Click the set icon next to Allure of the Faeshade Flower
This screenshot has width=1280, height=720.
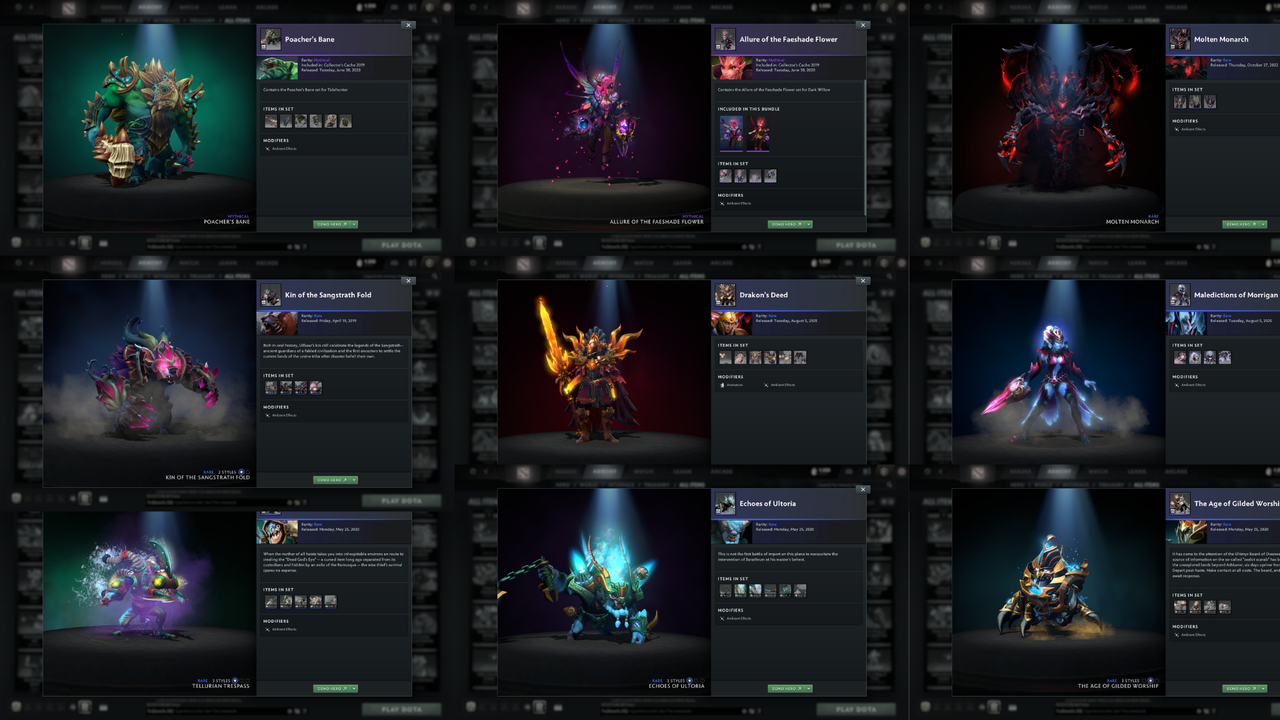coord(726,40)
